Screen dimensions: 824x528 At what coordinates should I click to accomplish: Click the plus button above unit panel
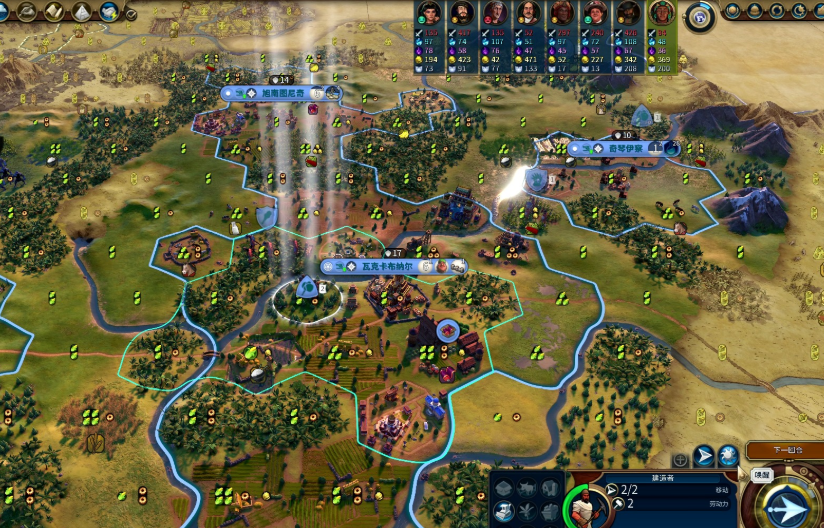(680, 459)
